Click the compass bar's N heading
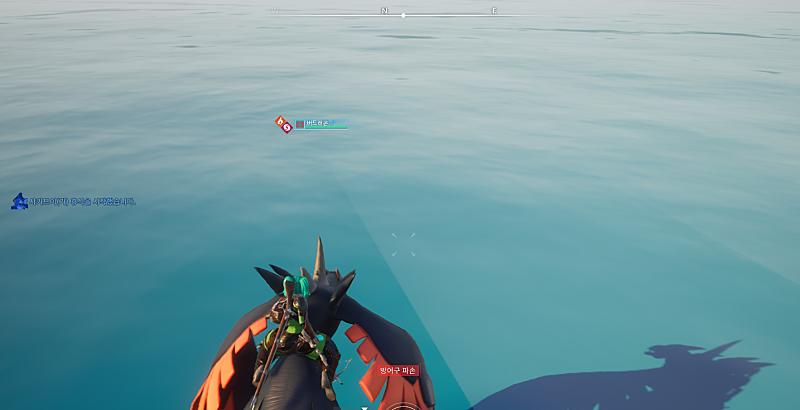Screen dimensions: 800x410 pyautogui.click(x=384, y=11)
